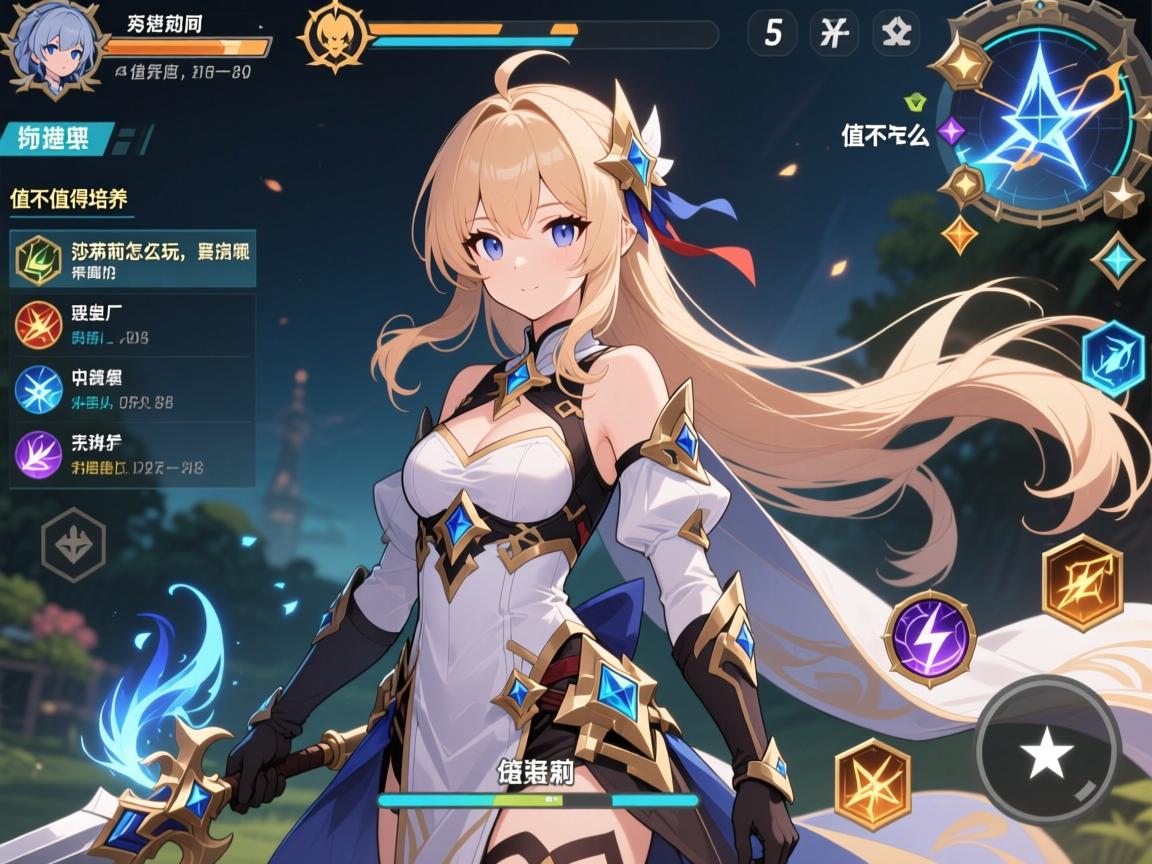The height and width of the screenshot is (864, 1152).
Task: Click the number 5 counter box
Action: tap(773, 34)
